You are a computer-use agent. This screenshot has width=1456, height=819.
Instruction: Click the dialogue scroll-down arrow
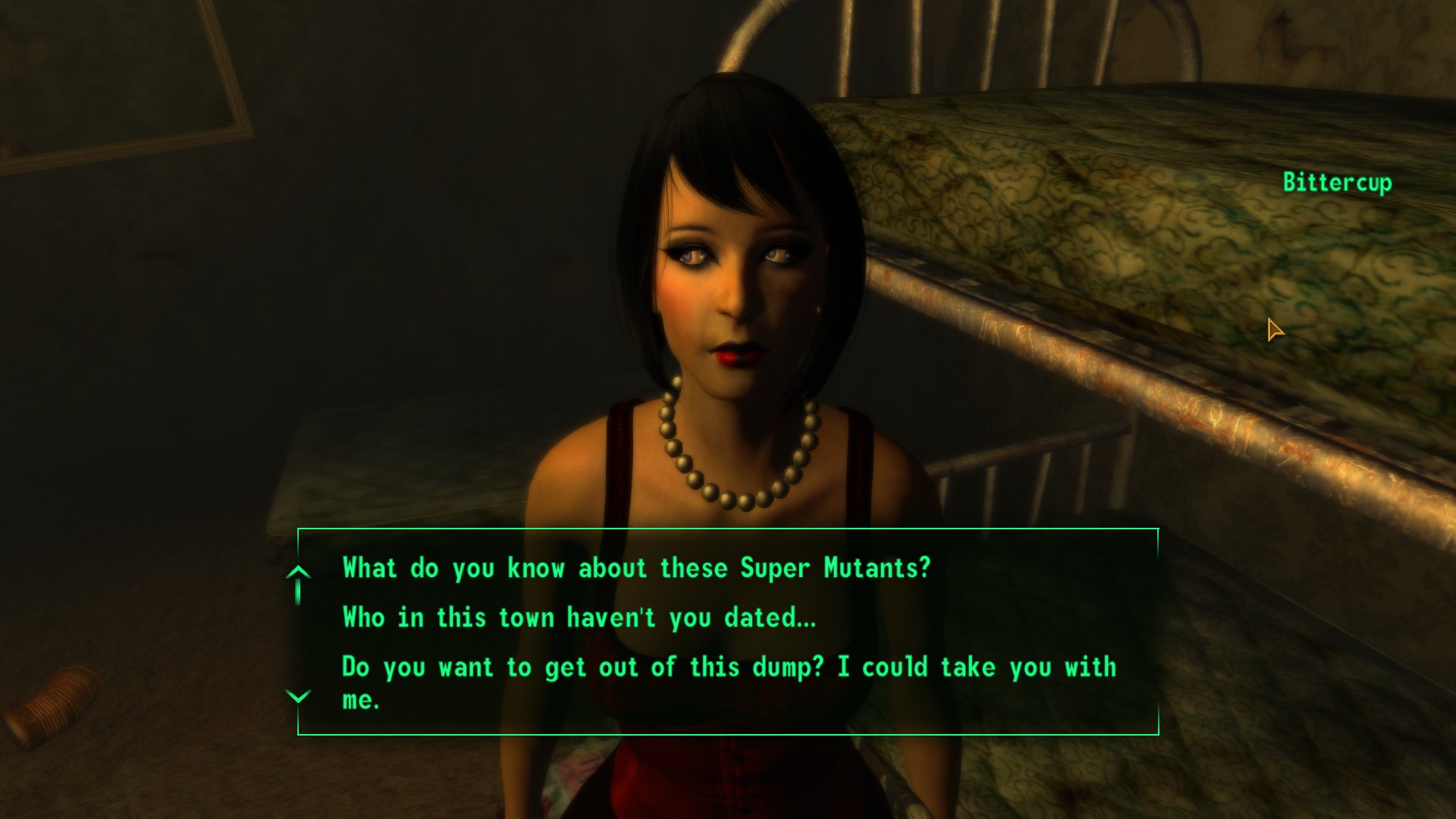point(298,696)
